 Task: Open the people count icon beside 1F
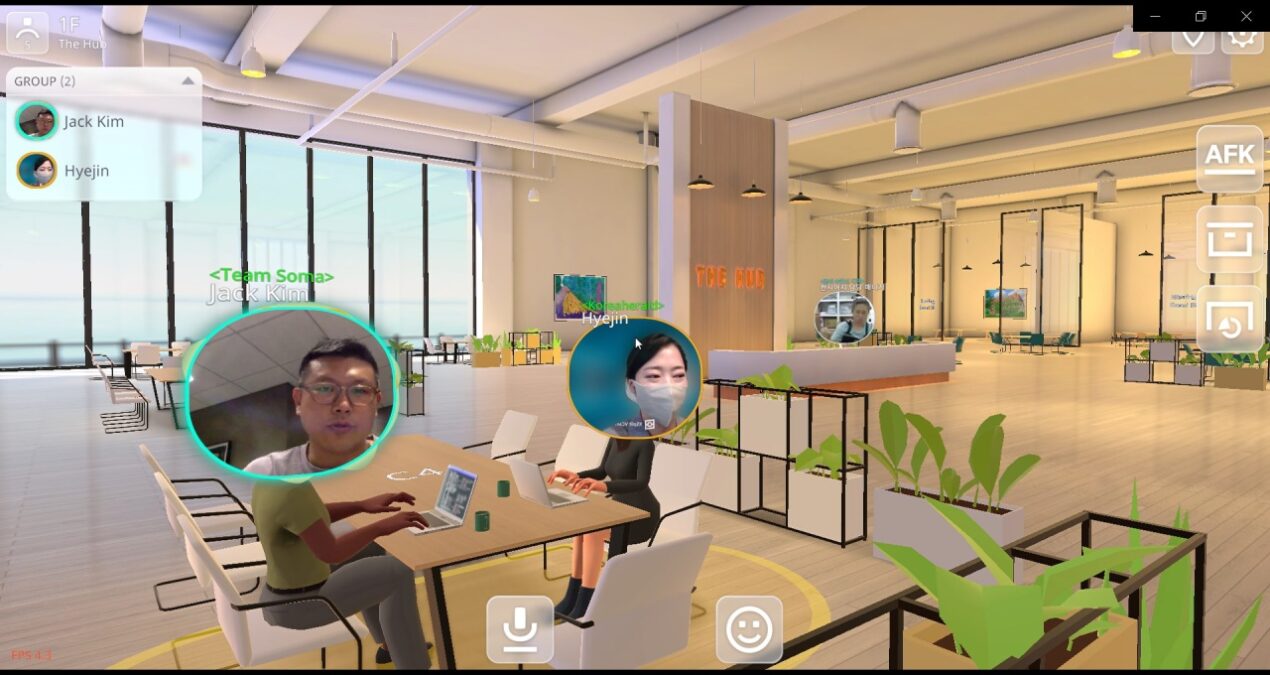(27, 33)
